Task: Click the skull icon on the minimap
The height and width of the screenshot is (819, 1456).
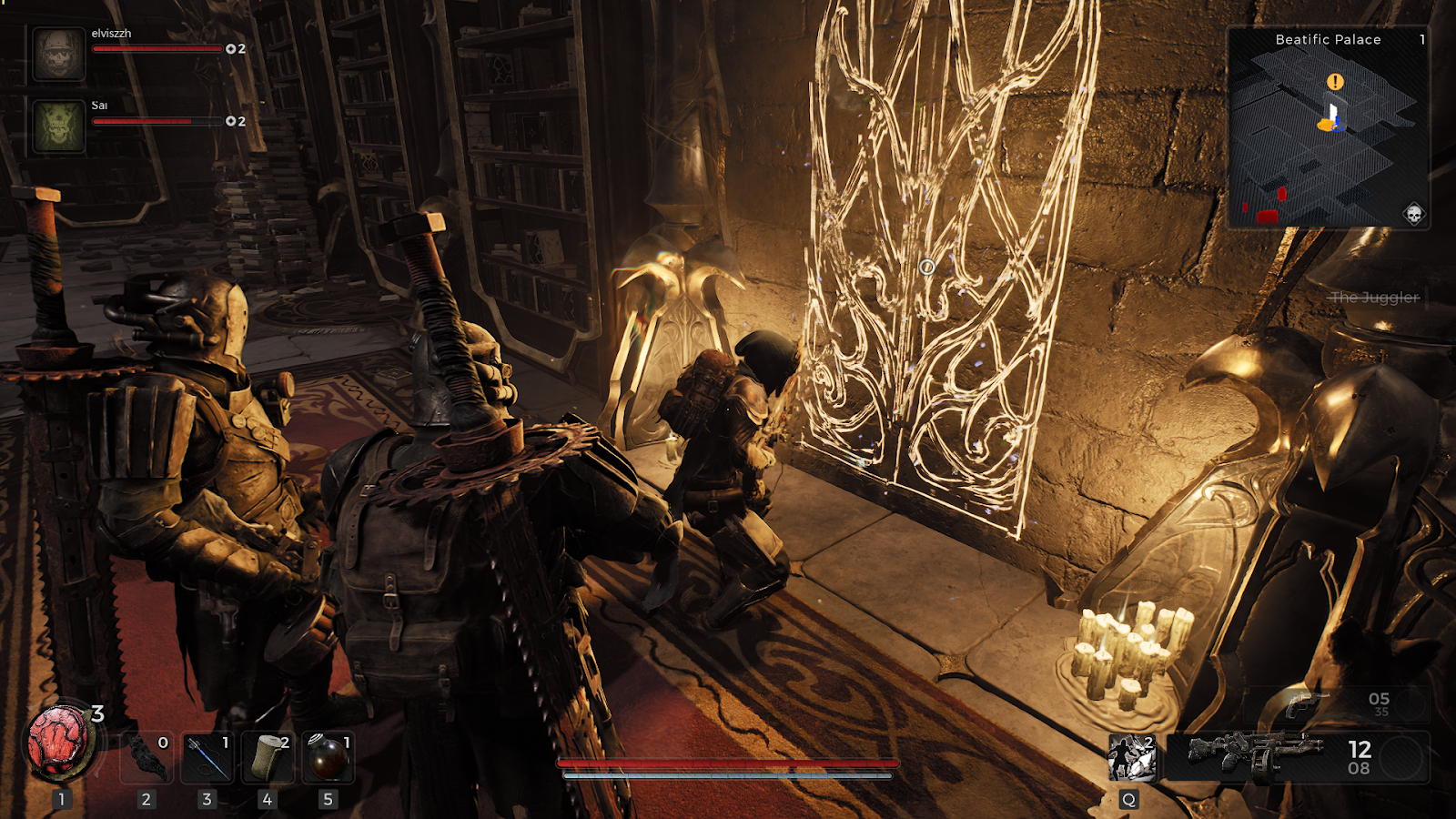Action: pos(1413,214)
